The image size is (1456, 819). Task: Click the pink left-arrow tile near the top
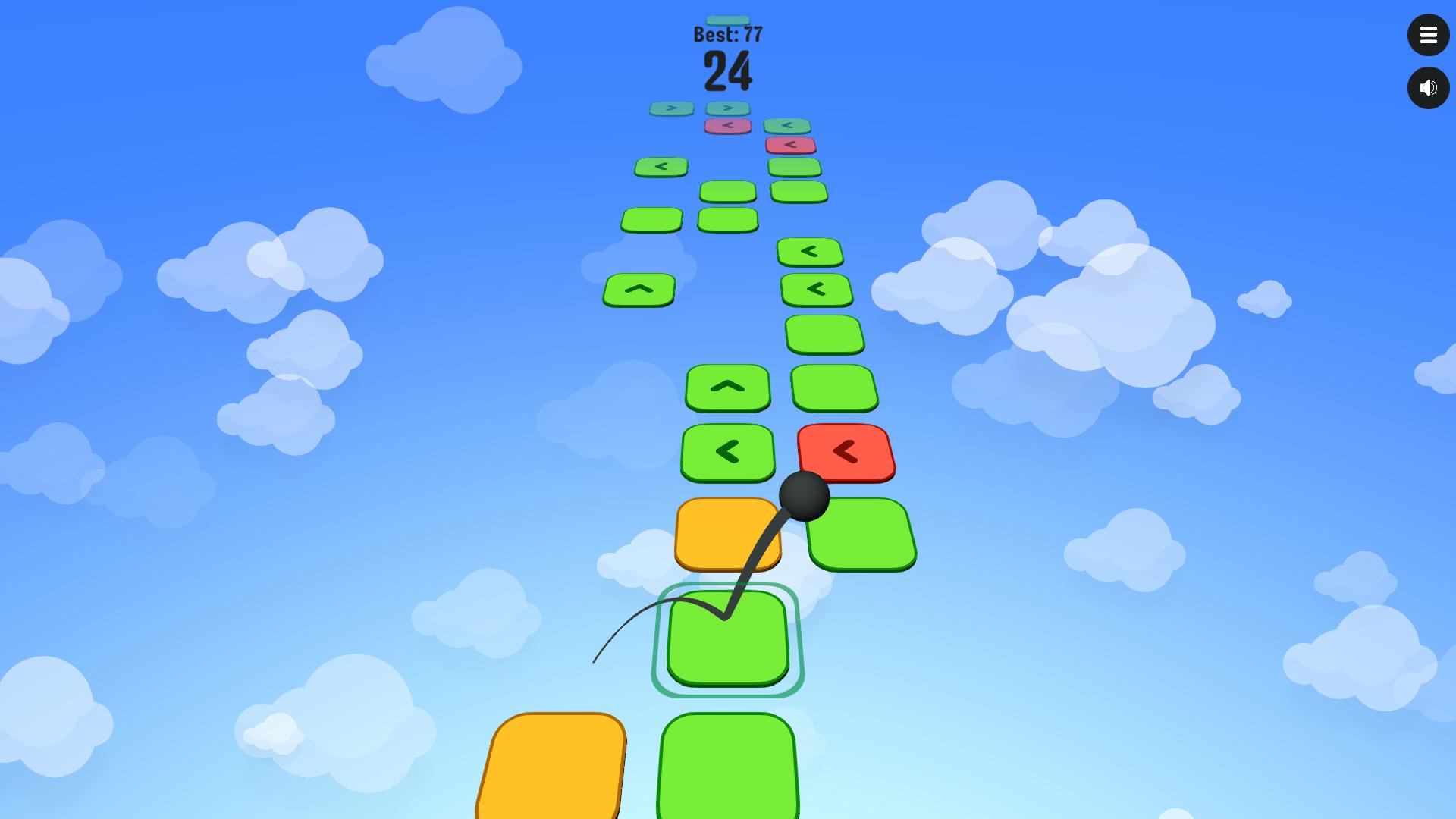pos(726,127)
